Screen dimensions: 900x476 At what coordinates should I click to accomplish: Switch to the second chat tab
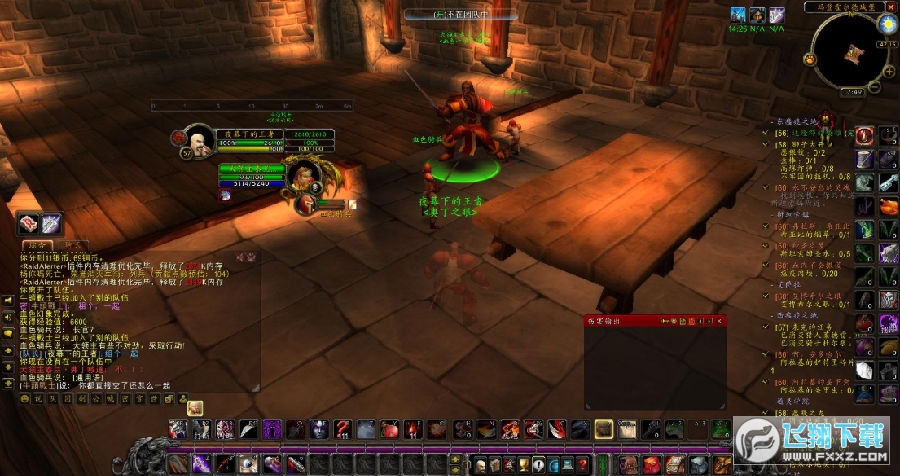72,244
